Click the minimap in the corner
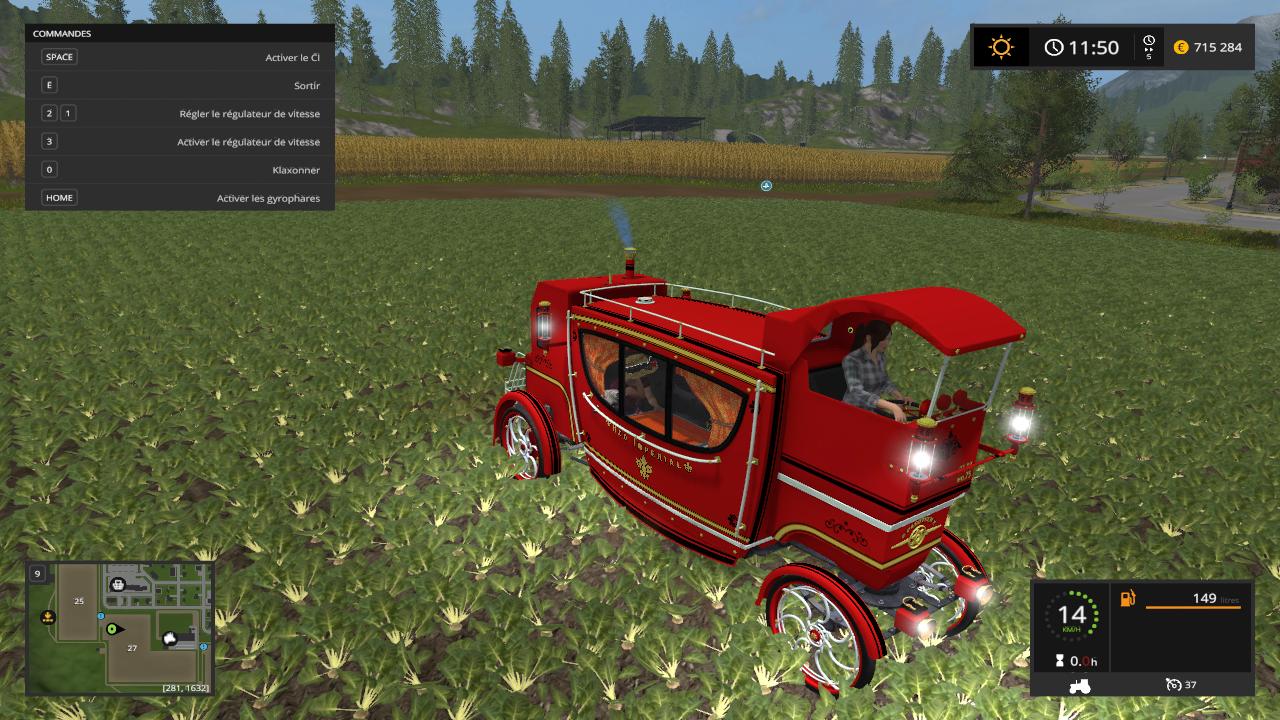The image size is (1280, 720). (120, 628)
